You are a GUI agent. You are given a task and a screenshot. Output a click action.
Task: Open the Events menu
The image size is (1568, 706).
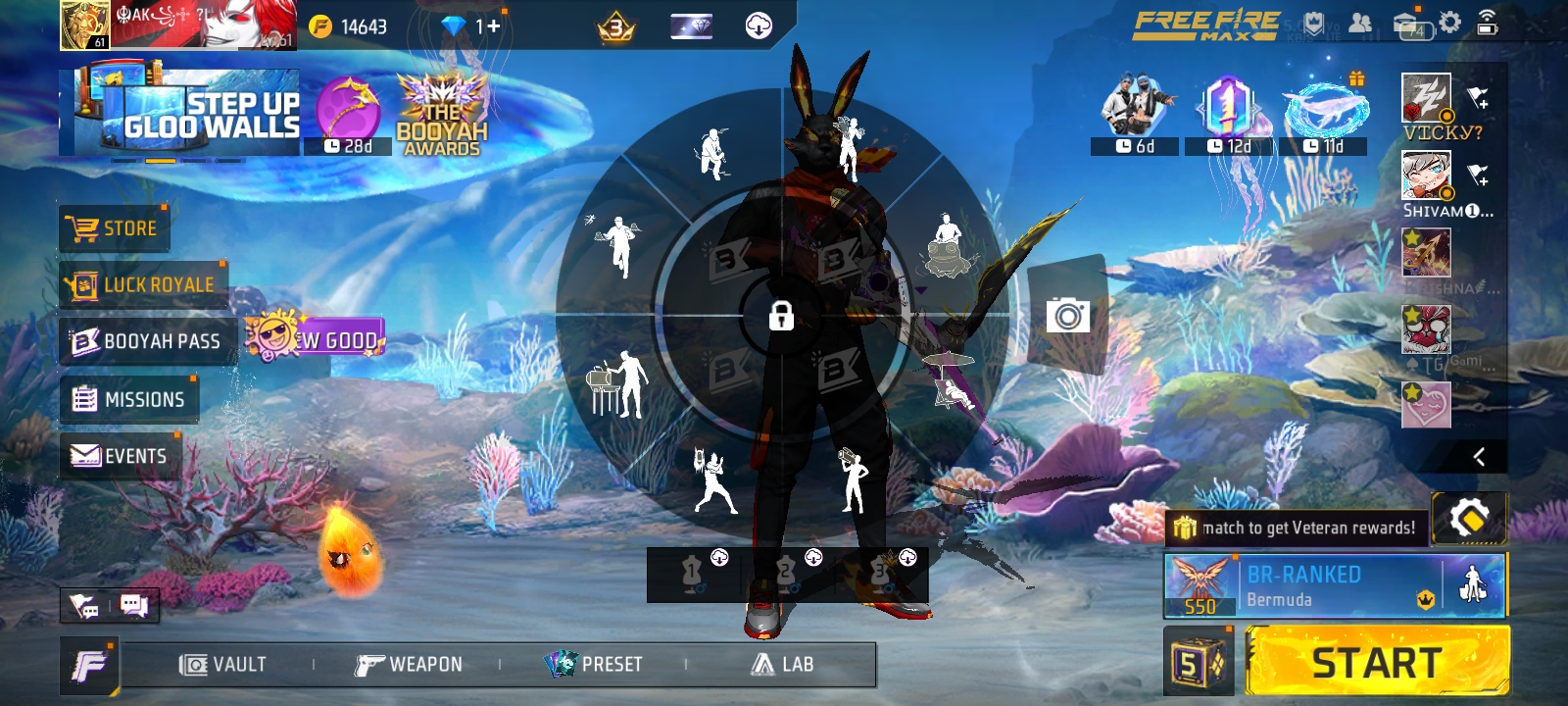click(x=120, y=456)
